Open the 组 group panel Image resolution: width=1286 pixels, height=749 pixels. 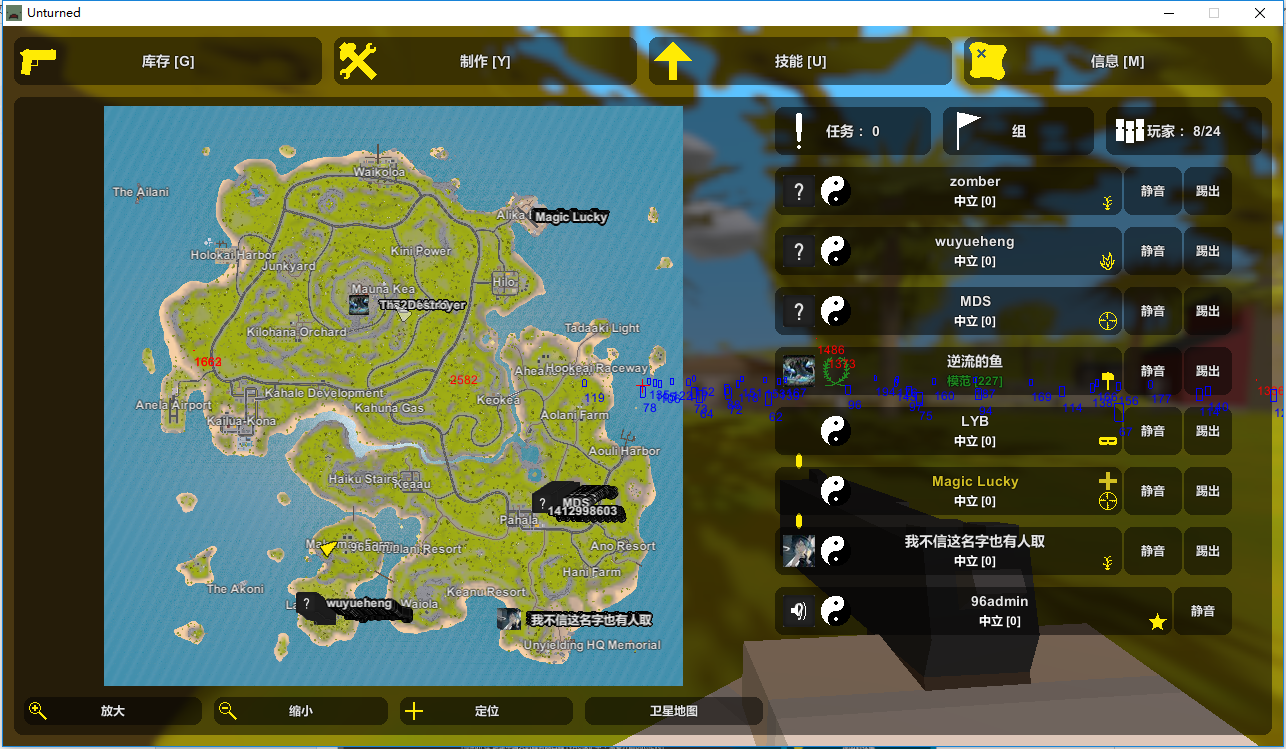(1018, 131)
